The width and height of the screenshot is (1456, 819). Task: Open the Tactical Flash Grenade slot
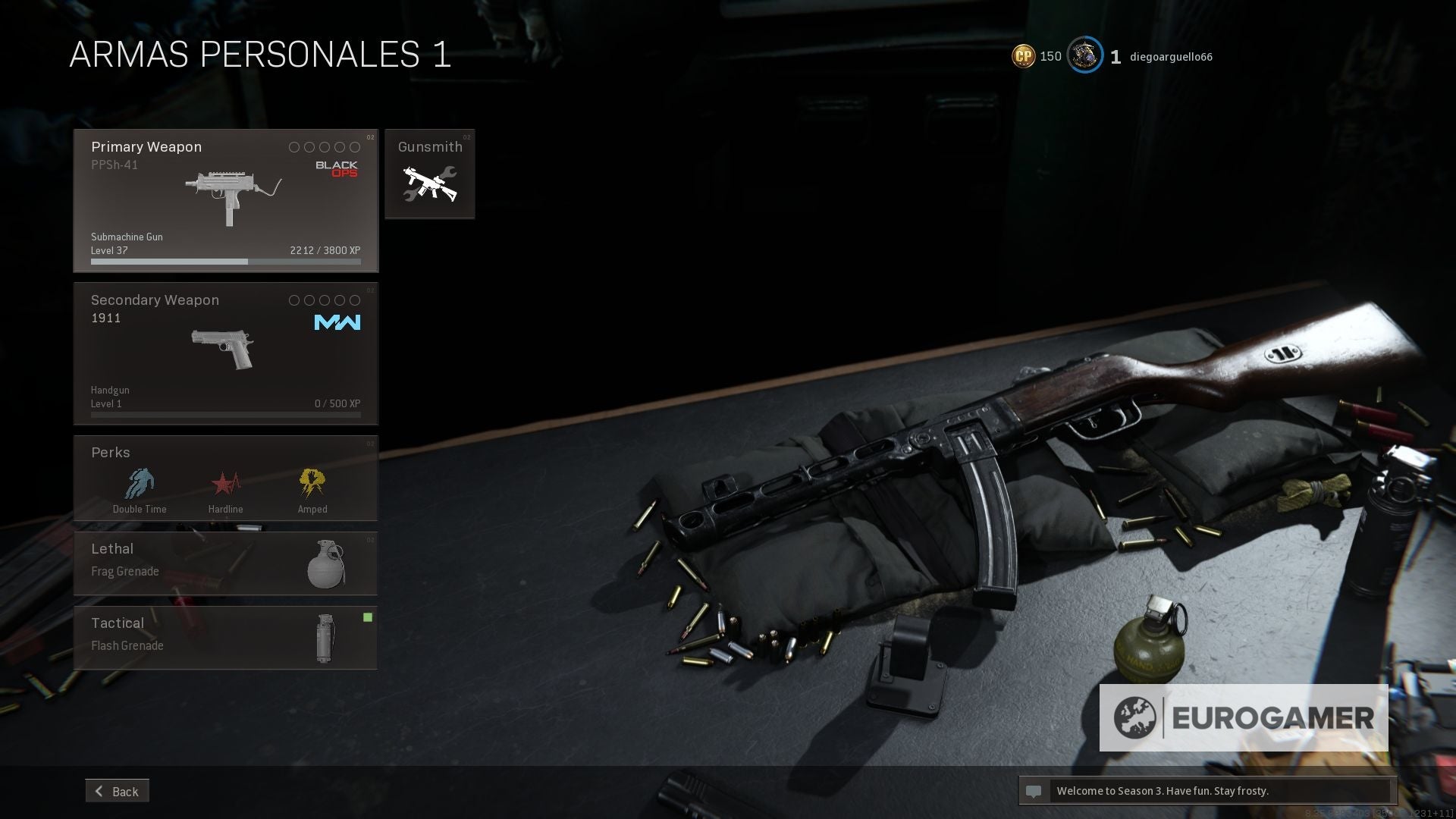(x=225, y=638)
